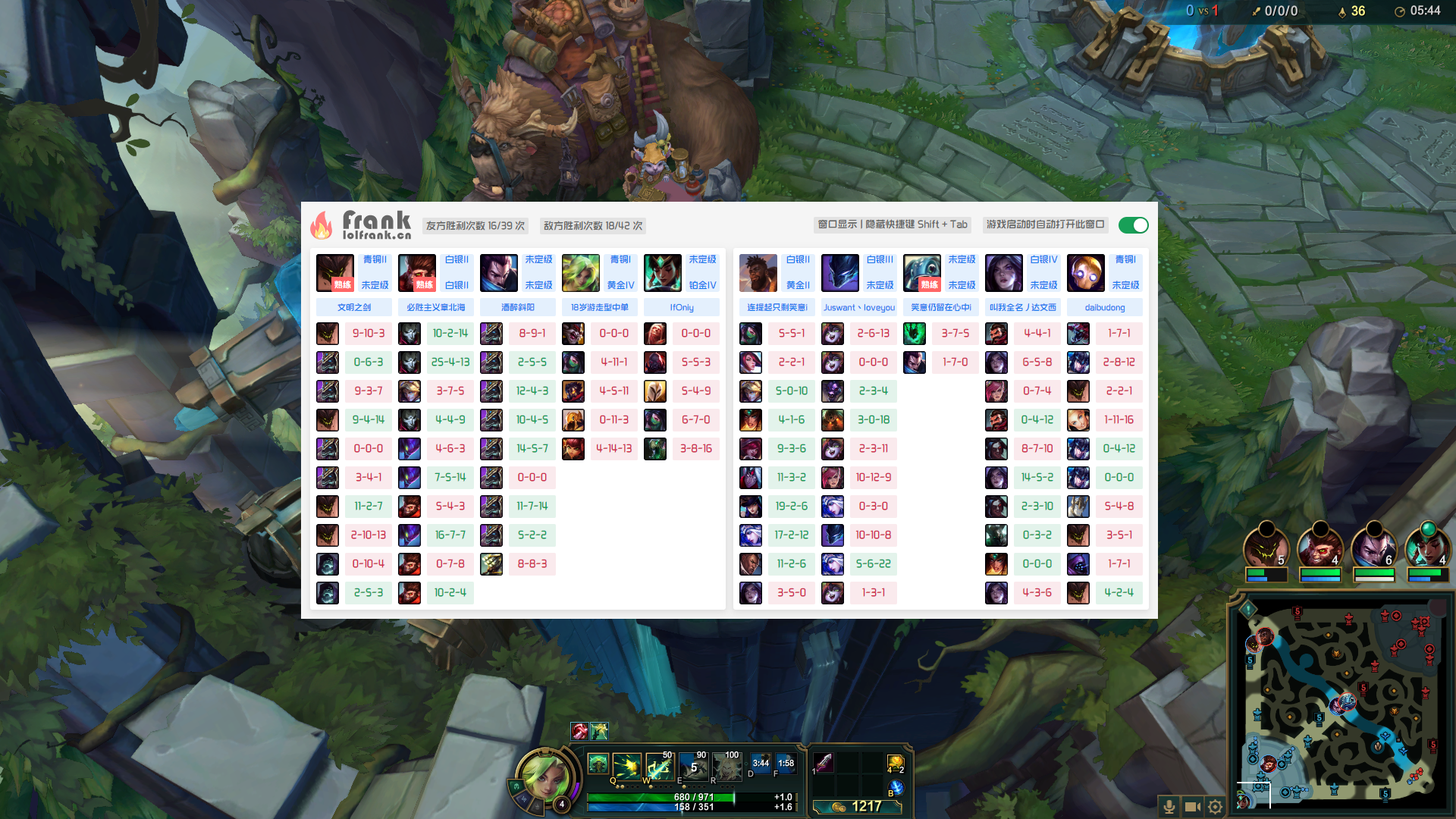Toggle the microphone button
This screenshot has height=819, width=1456.
pos(1169,807)
